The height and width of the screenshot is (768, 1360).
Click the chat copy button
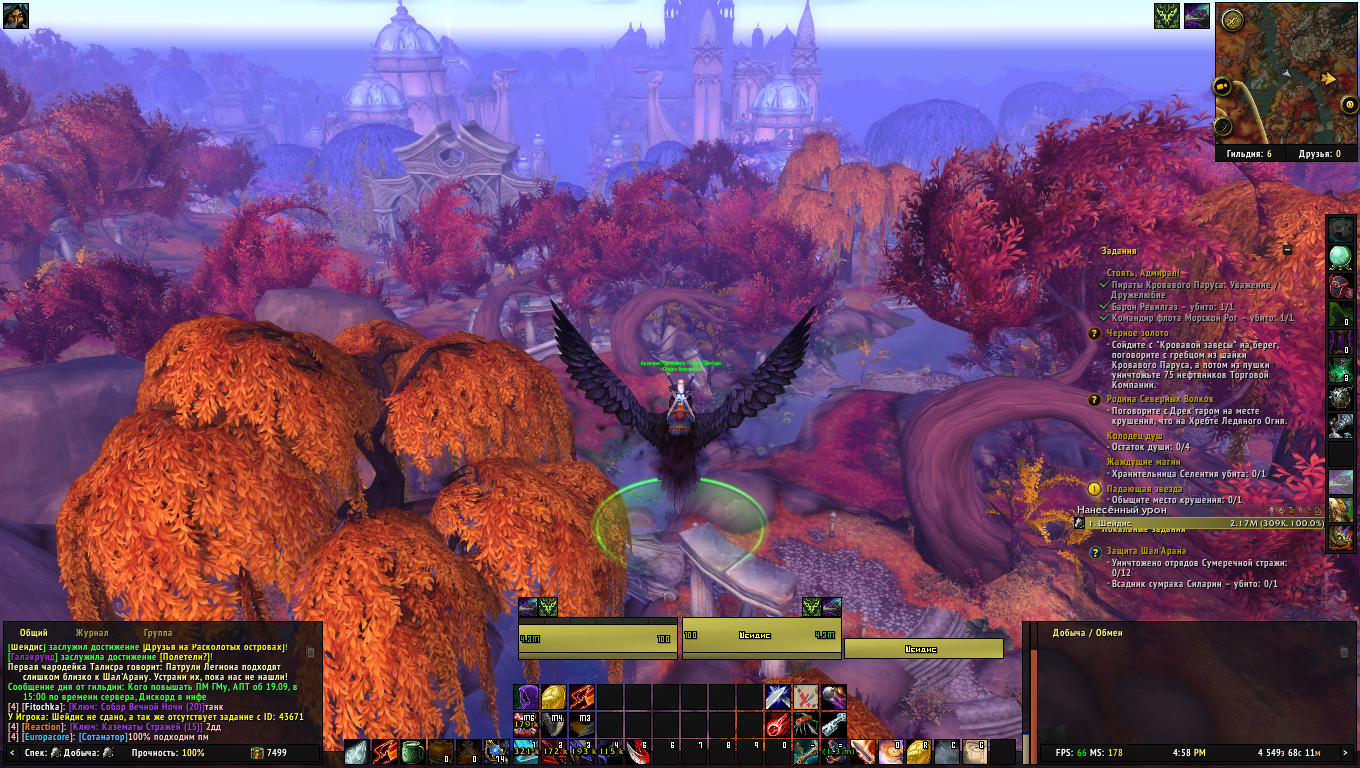310,652
